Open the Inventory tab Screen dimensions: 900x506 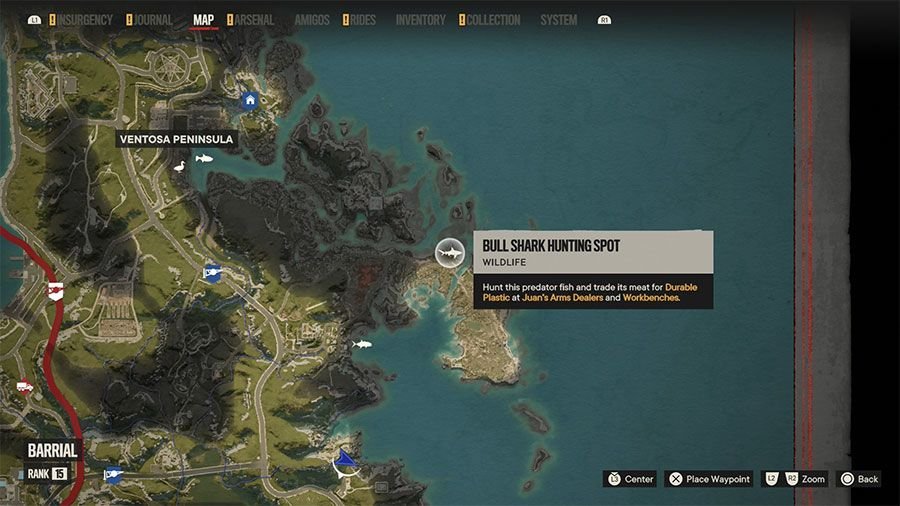coord(420,20)
